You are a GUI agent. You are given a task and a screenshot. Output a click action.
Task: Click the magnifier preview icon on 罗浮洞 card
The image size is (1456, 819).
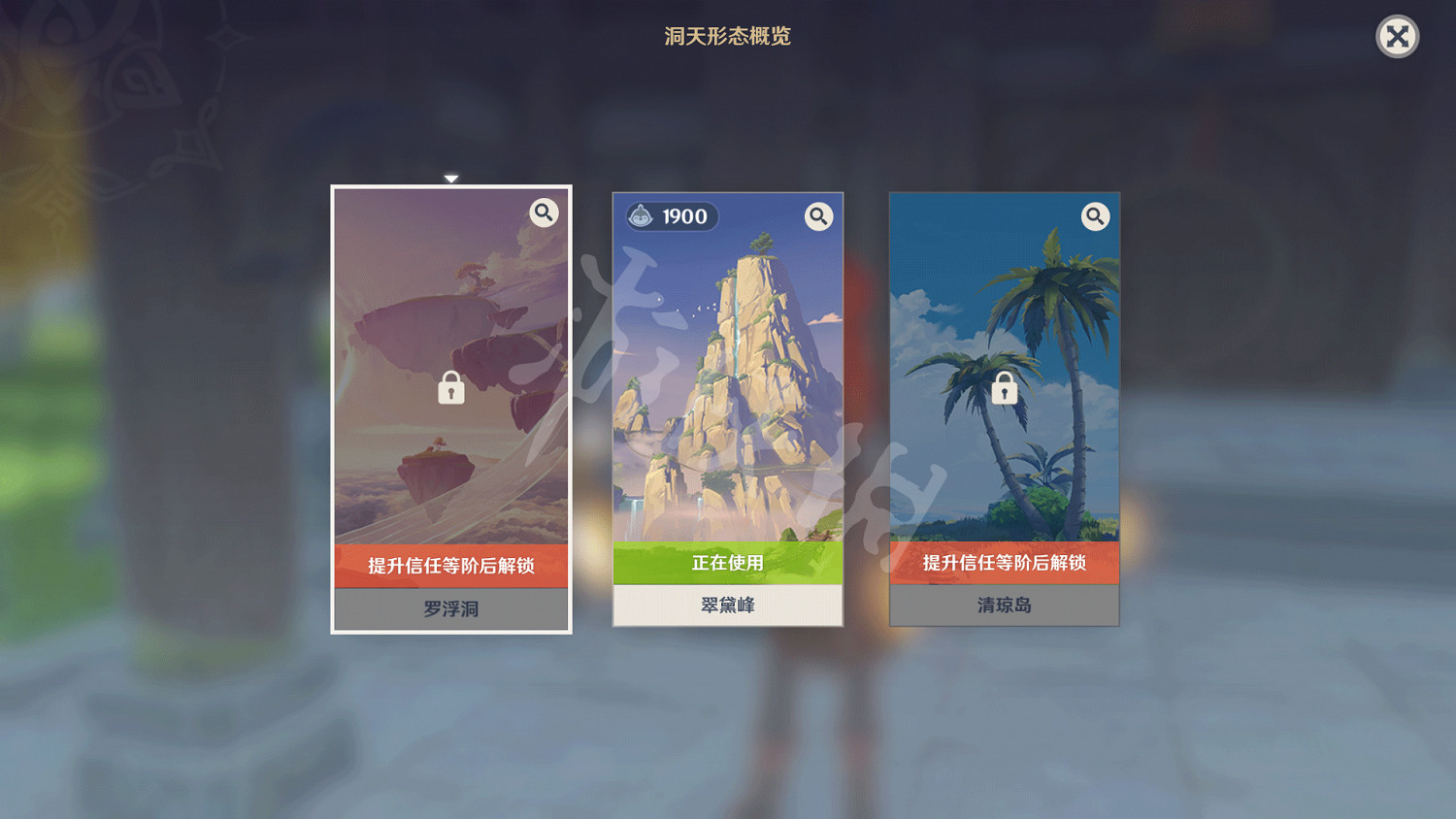(x=544, y=213)
